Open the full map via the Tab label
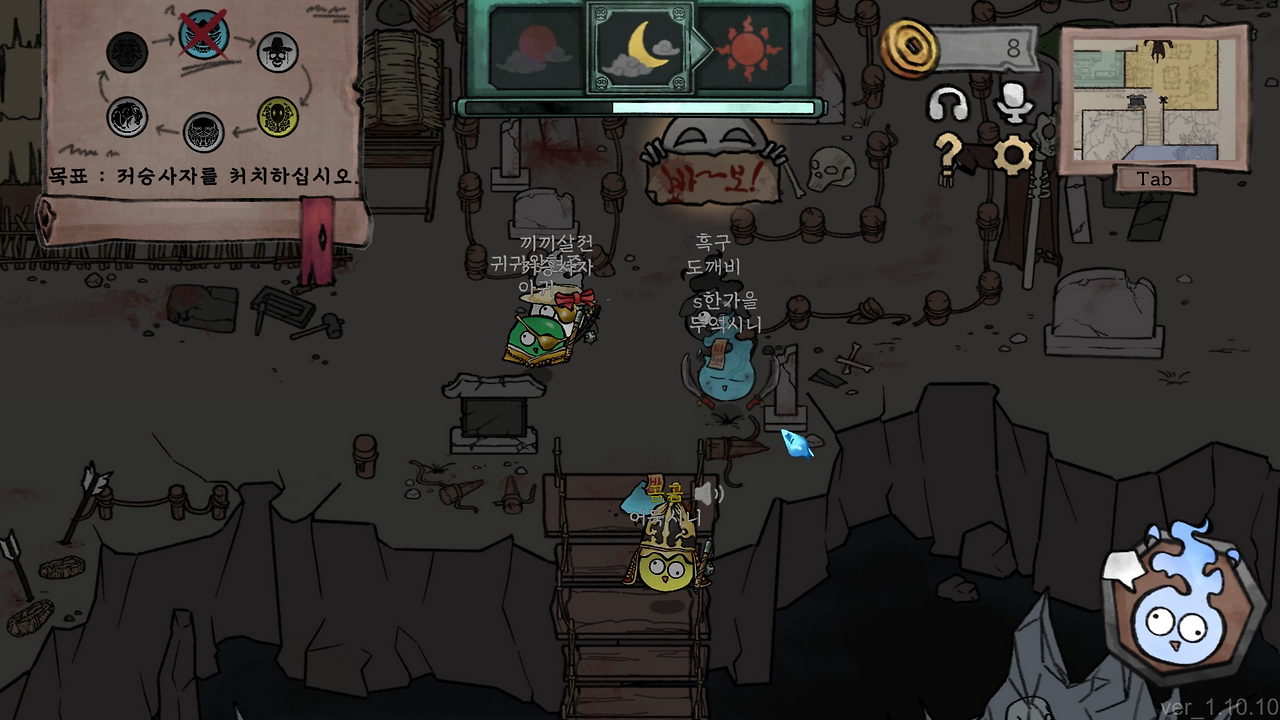 point(1152,179)
